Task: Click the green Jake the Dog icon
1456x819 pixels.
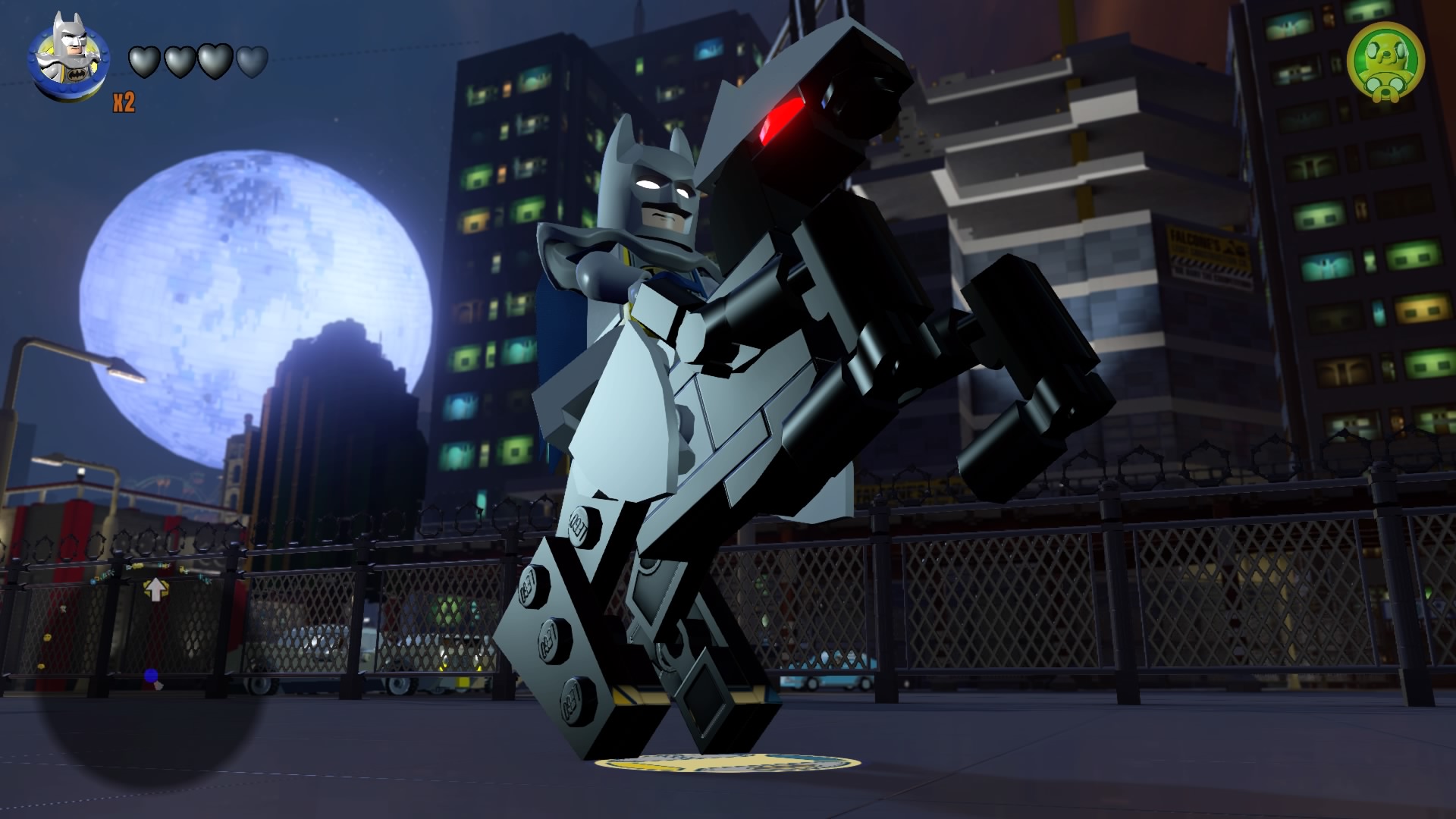Action: (1385, 62)
